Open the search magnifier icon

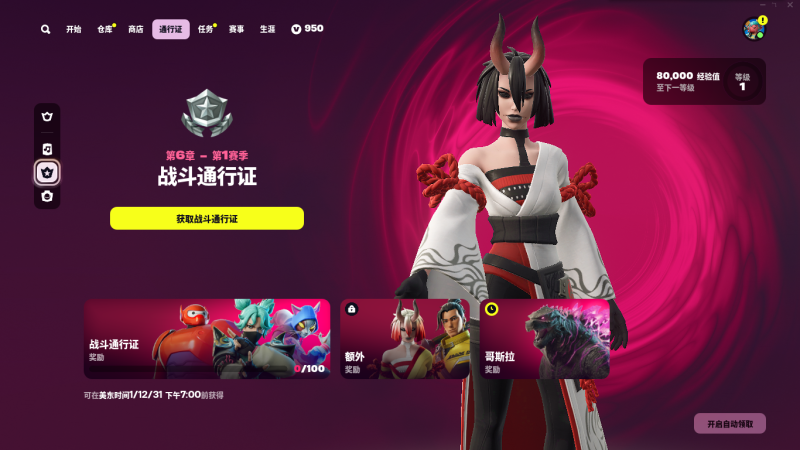46,30
